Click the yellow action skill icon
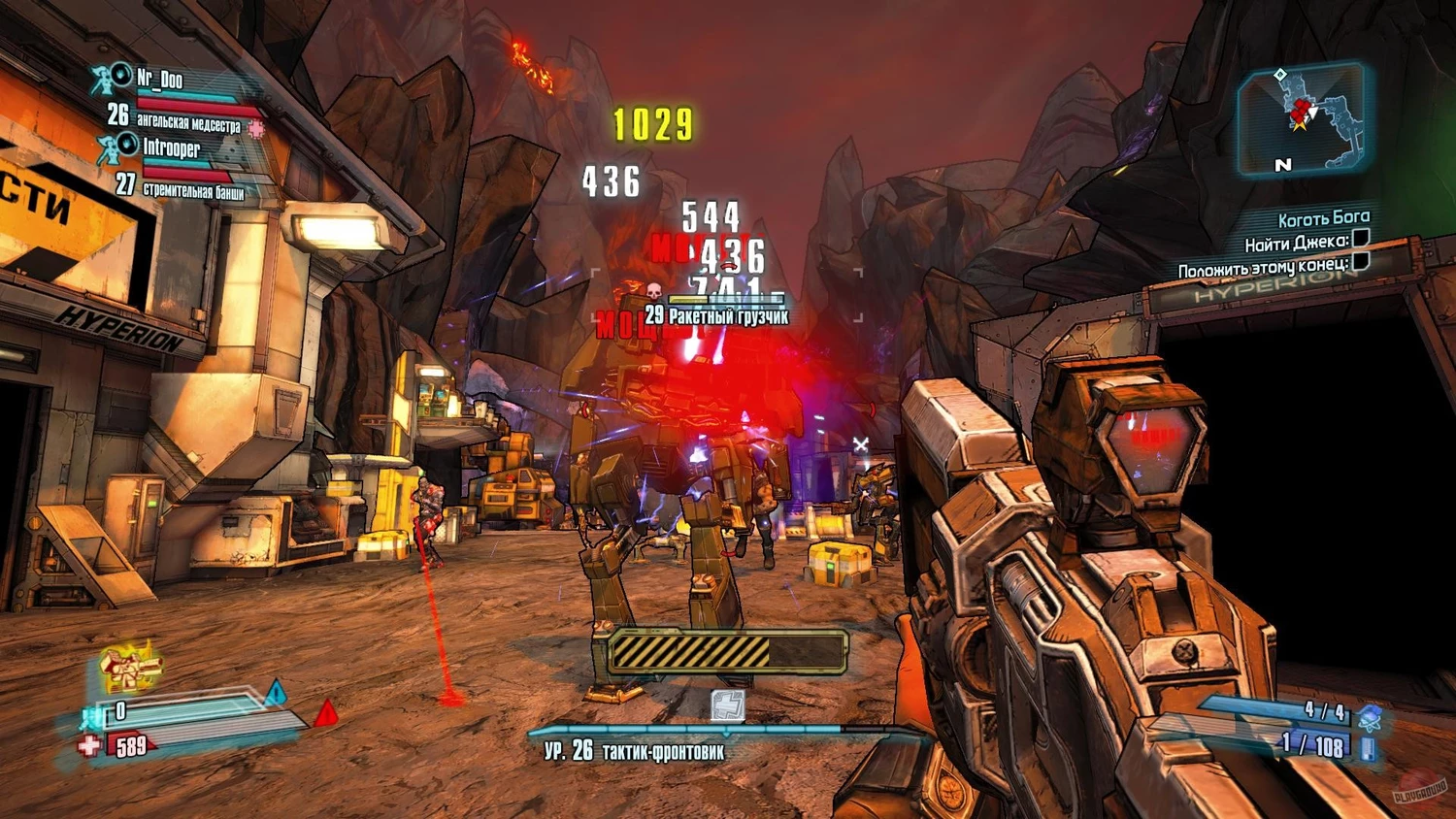The height and width of the screenshot is (819, 1456). [x=129, y=666]
